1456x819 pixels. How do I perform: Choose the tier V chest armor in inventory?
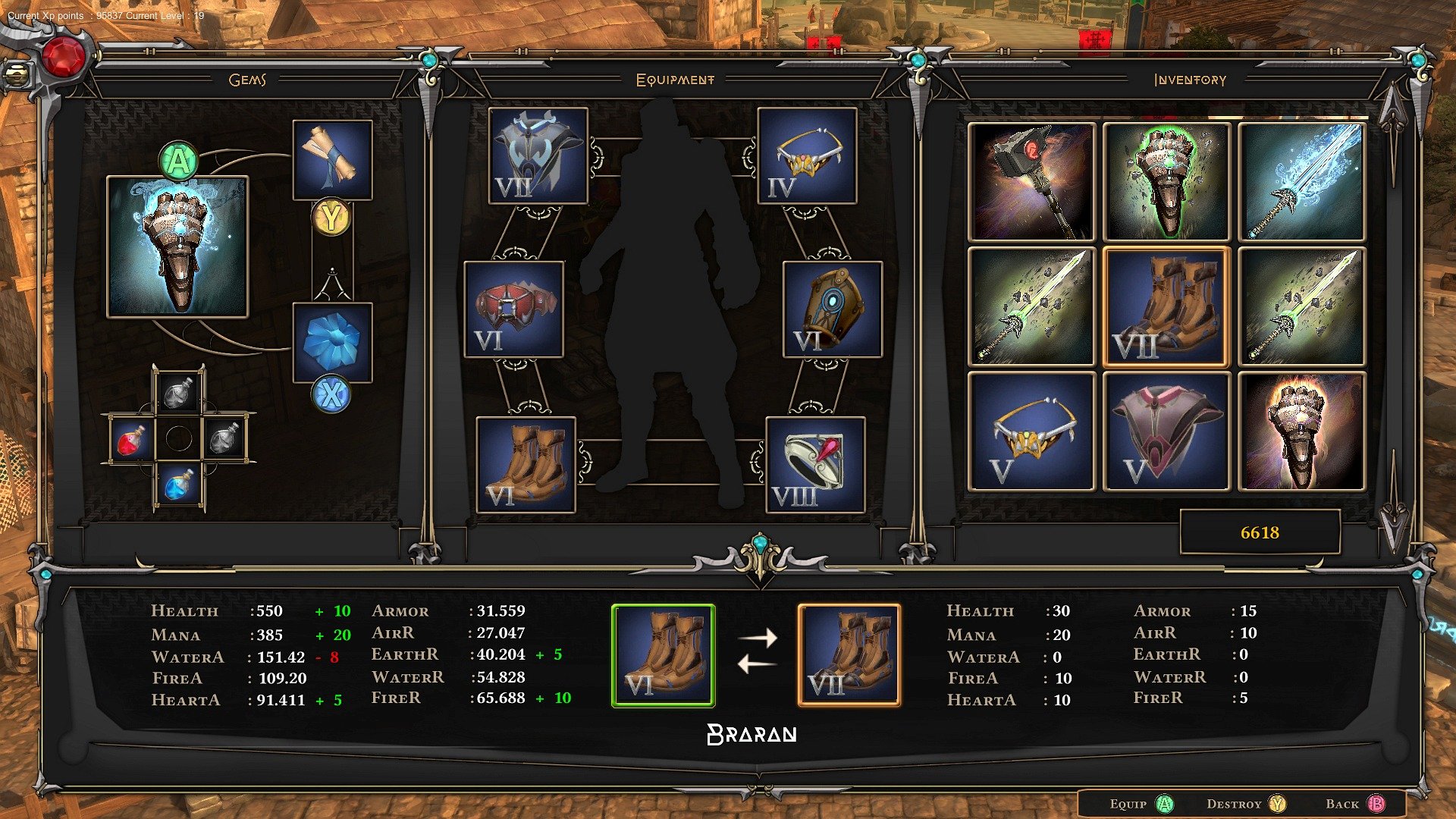coord(1166,431)
